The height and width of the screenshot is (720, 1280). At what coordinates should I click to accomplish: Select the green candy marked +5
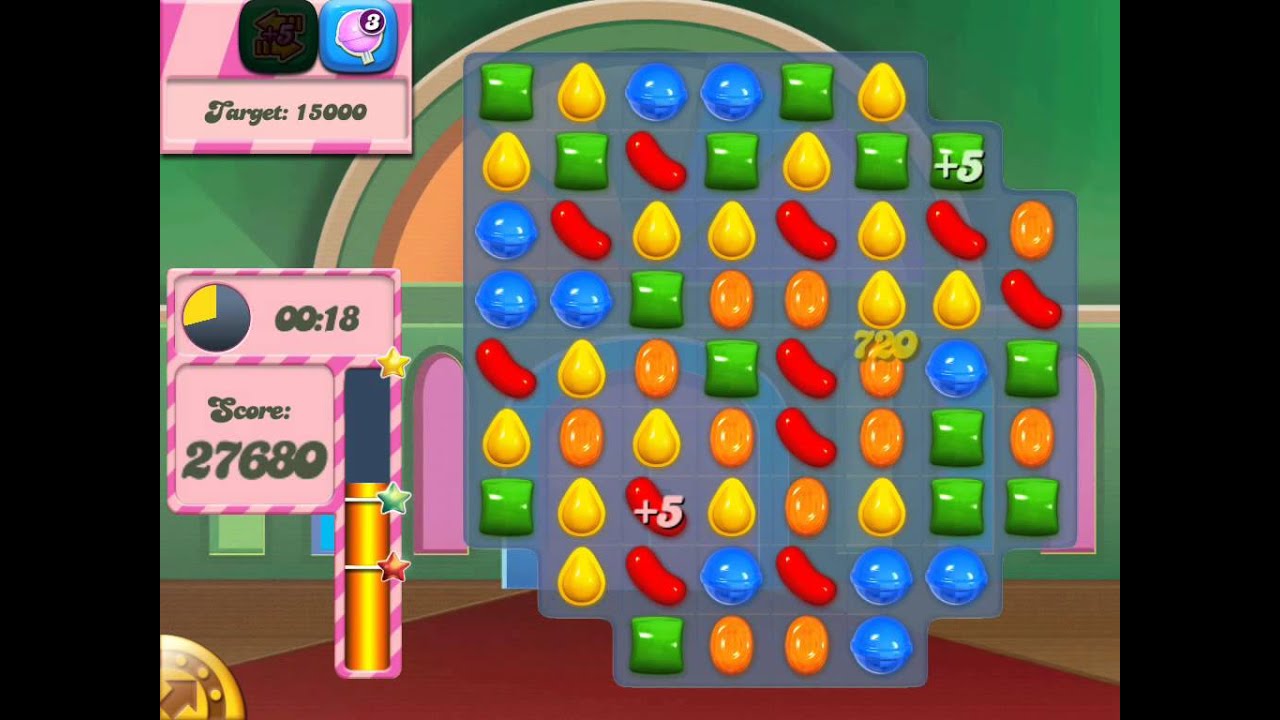tap(957, 162)
